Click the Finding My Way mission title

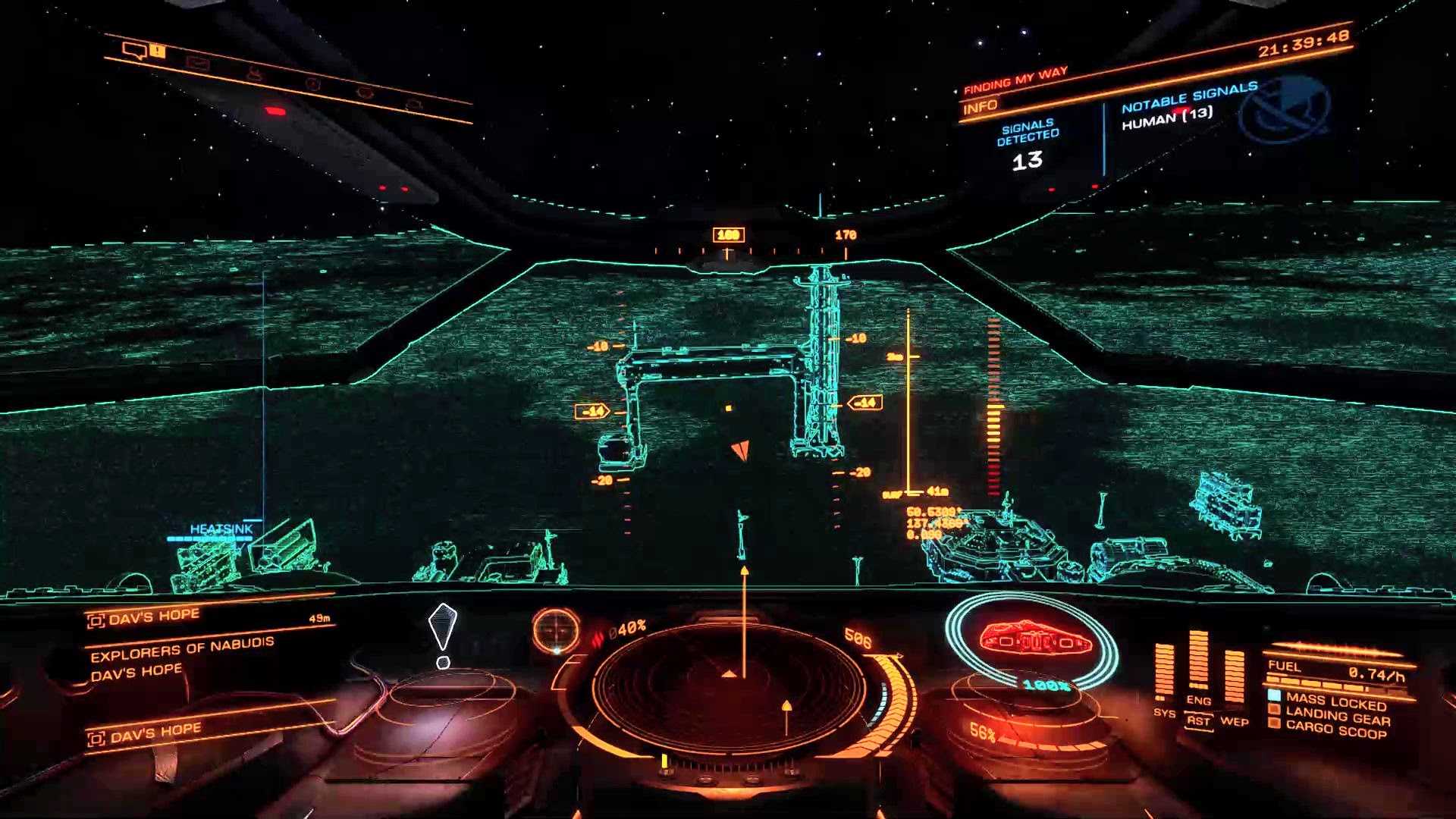click(x=1015, y=80)
